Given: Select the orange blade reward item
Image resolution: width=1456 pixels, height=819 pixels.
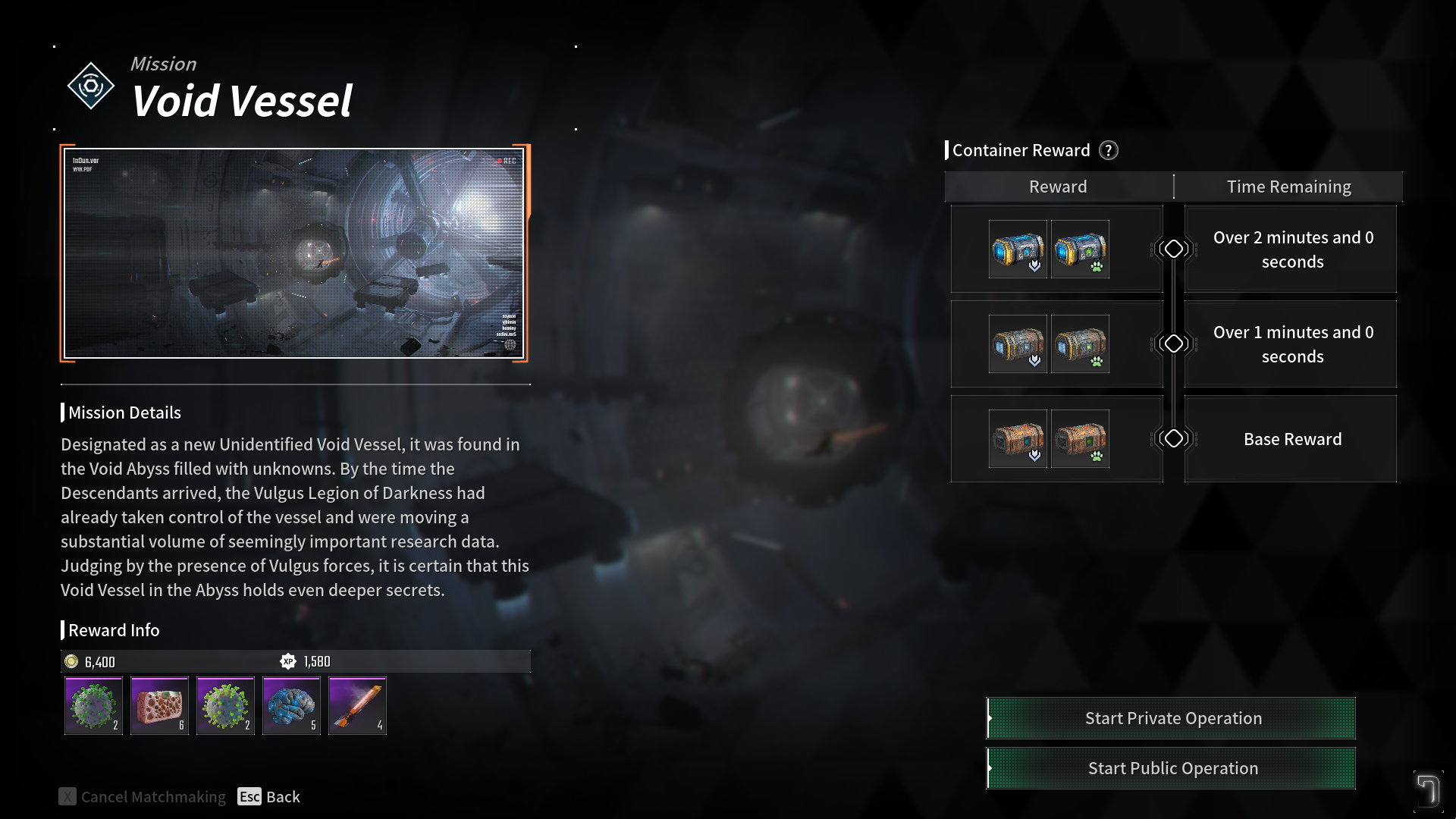Looking at the screenshot, I should (357, 706).
